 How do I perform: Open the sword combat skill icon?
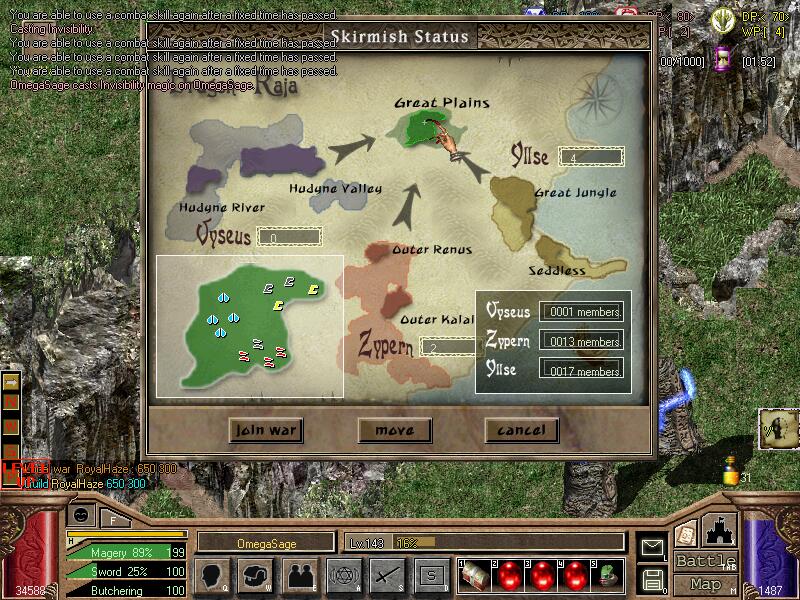click(x=386, y=574)
